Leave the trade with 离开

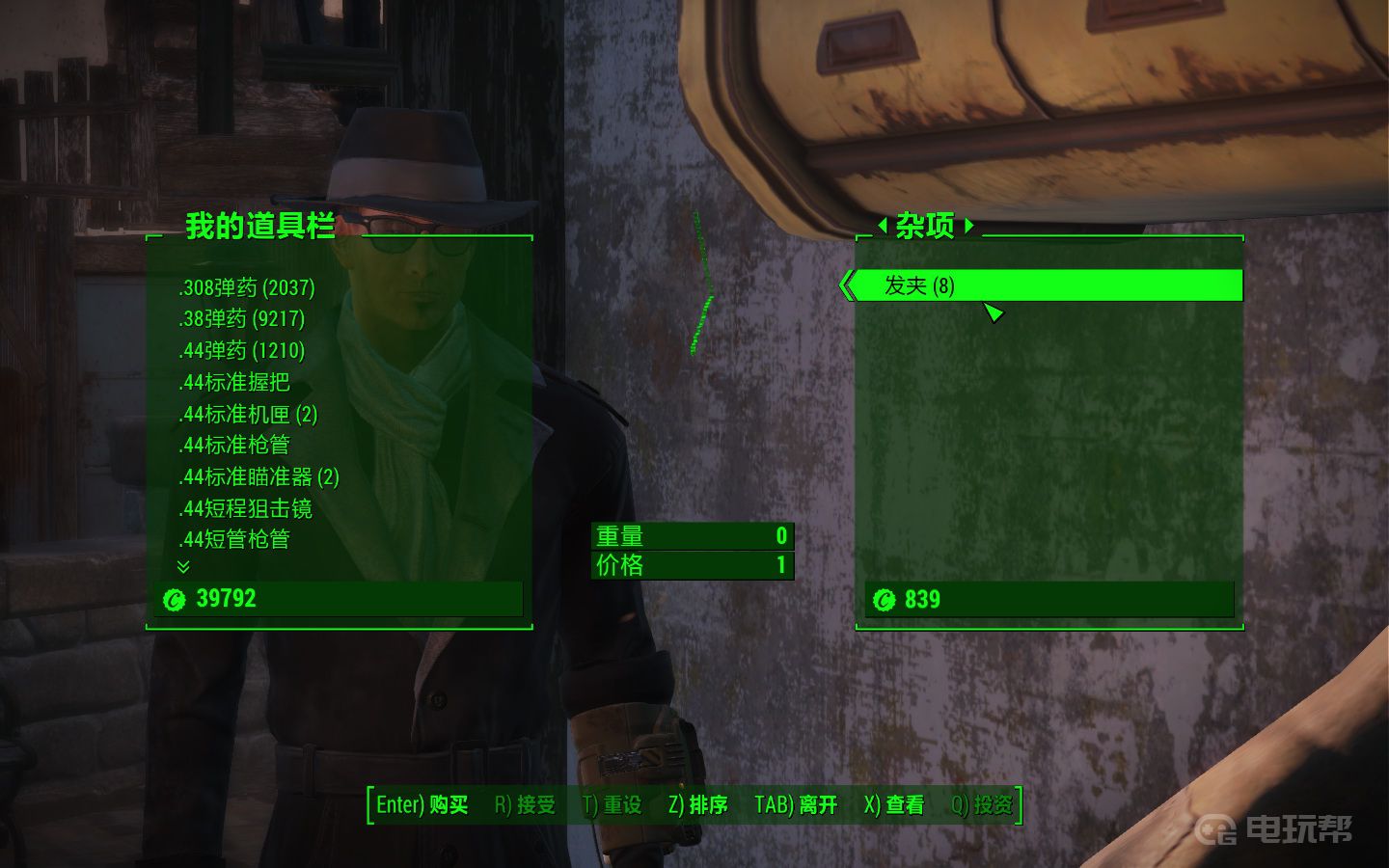click(x=796, y=805)
